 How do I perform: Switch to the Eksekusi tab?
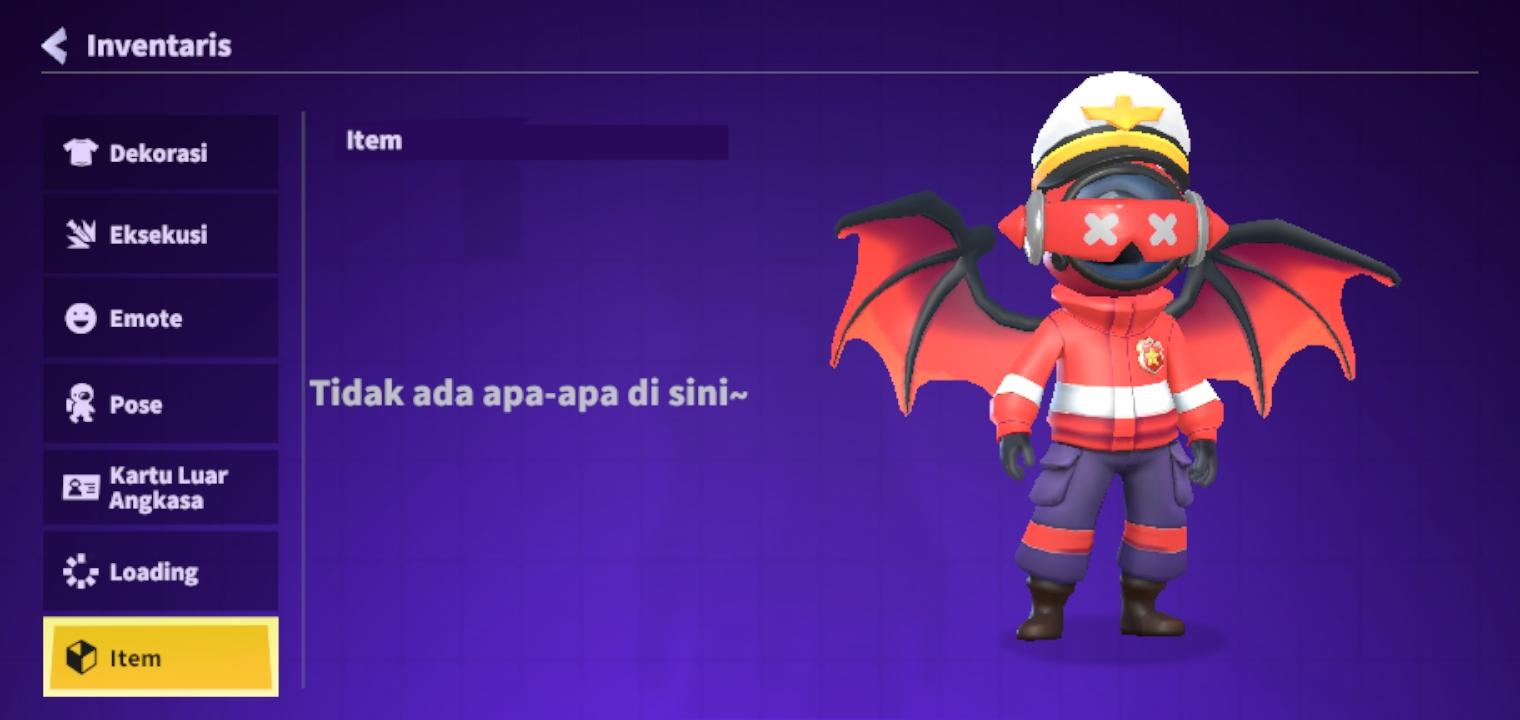160,234
